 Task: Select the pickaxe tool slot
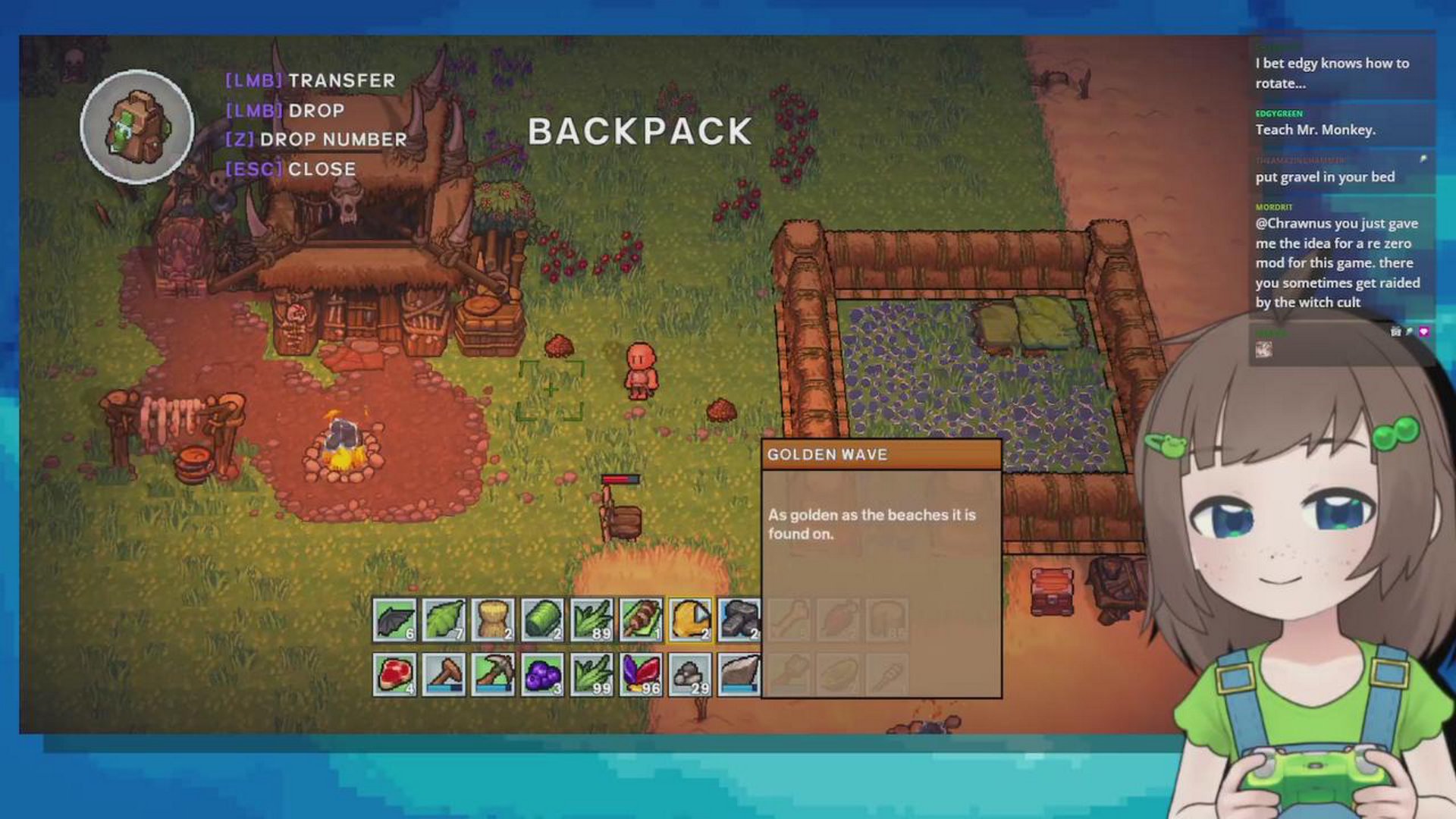pos(493,674)
